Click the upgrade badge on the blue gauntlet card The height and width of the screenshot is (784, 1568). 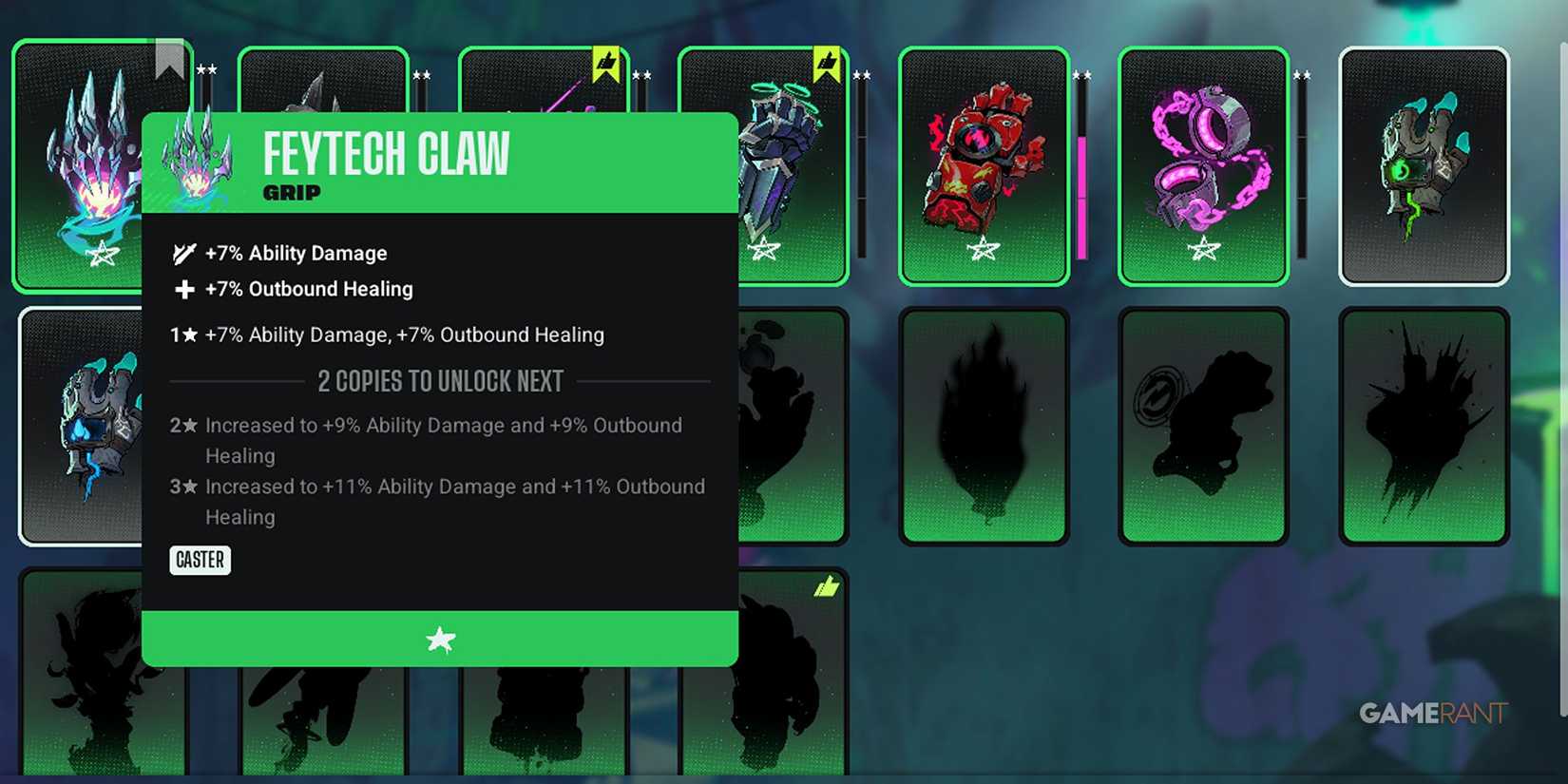pos(825,60)
